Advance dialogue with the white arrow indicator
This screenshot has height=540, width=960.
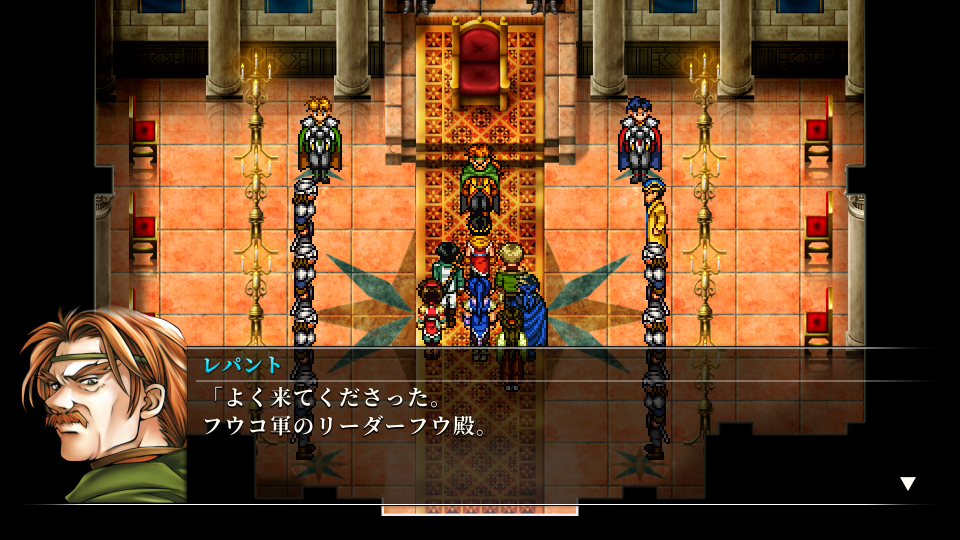pyautogui.click(x=907, y=484)
